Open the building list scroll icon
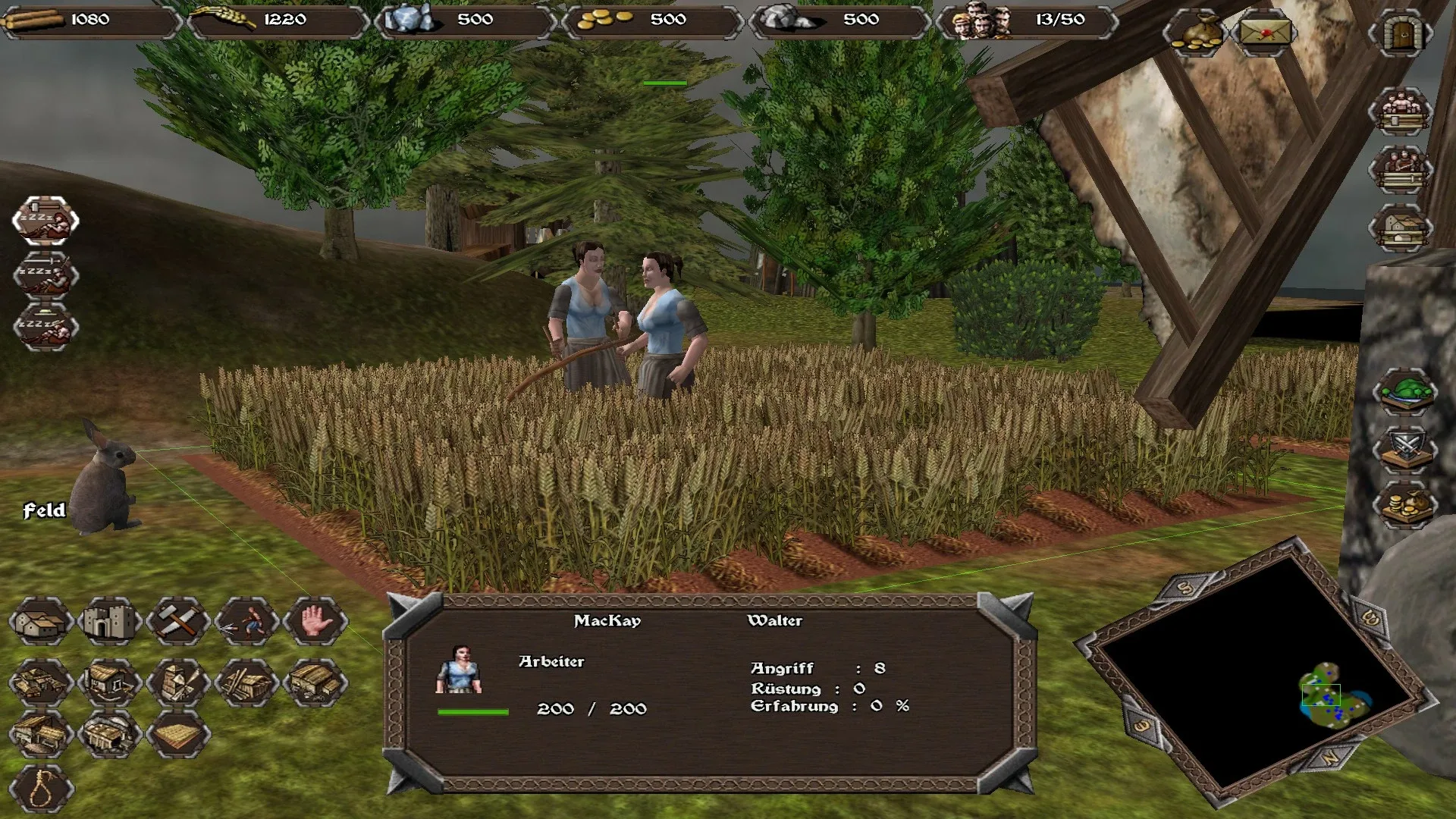 (1401, 227)
